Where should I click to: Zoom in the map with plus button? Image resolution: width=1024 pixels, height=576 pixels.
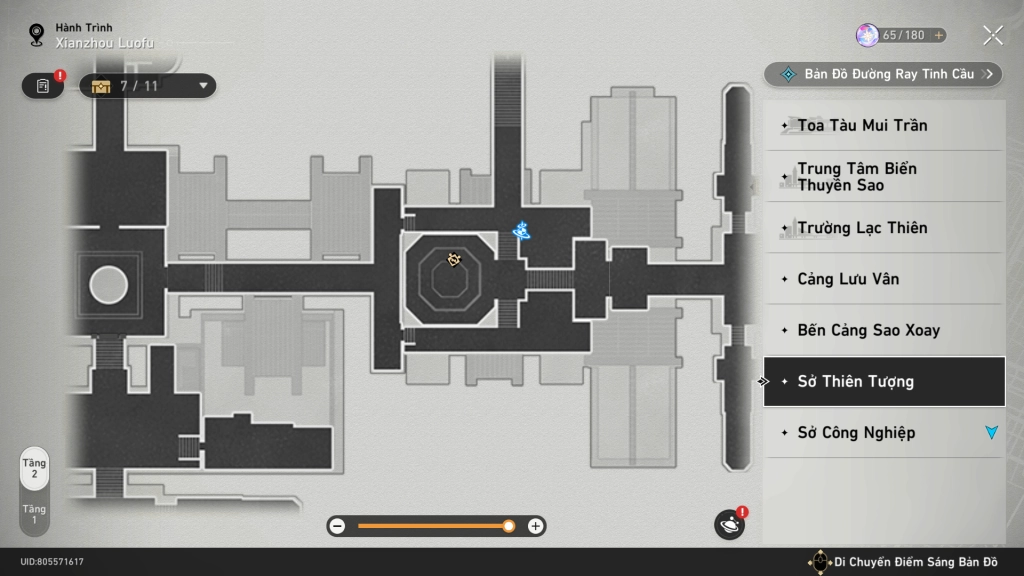pyautogui.click(x=536, y=526)
